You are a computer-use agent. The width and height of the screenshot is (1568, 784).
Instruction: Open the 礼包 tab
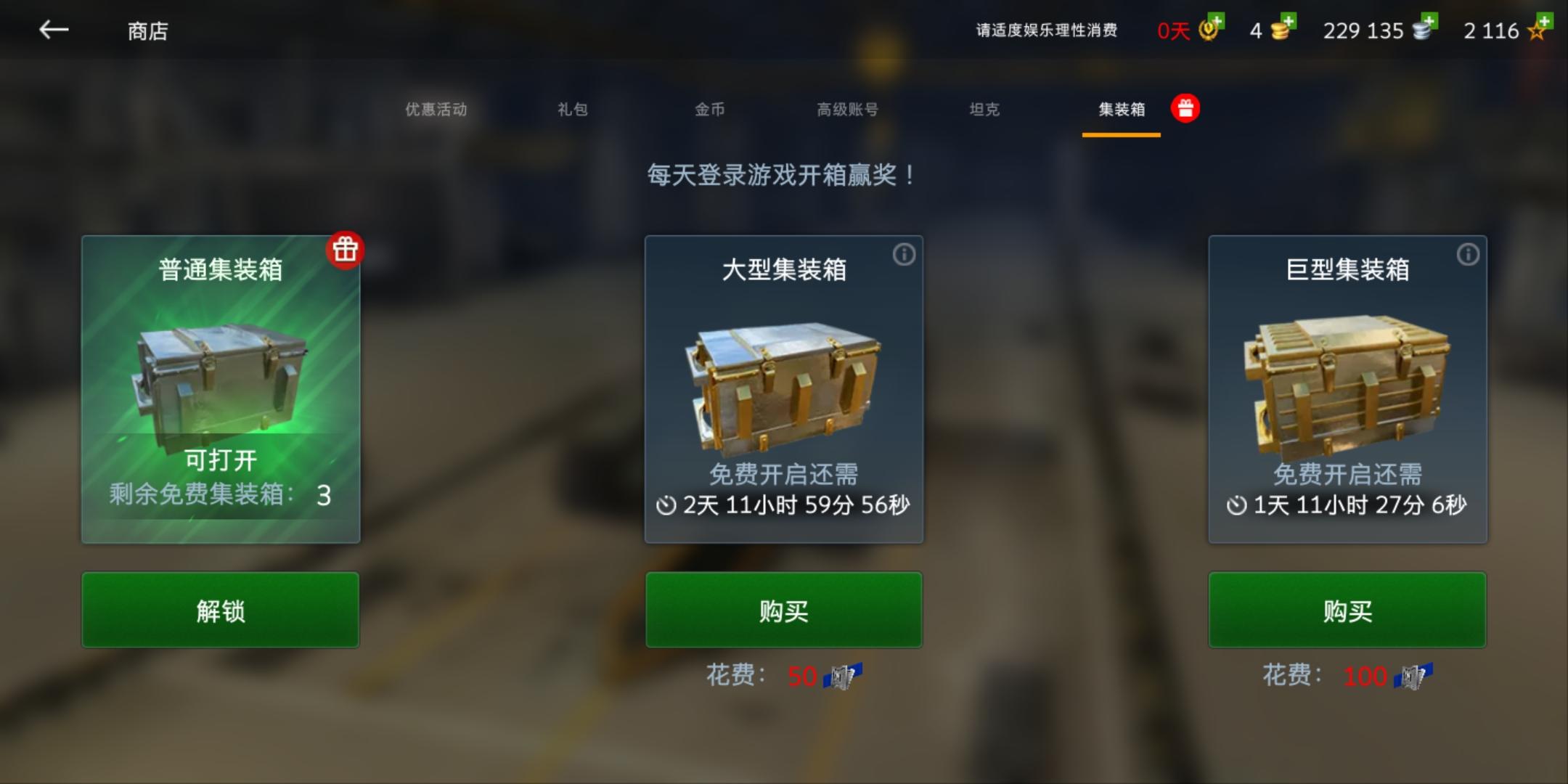click(573, 109)
